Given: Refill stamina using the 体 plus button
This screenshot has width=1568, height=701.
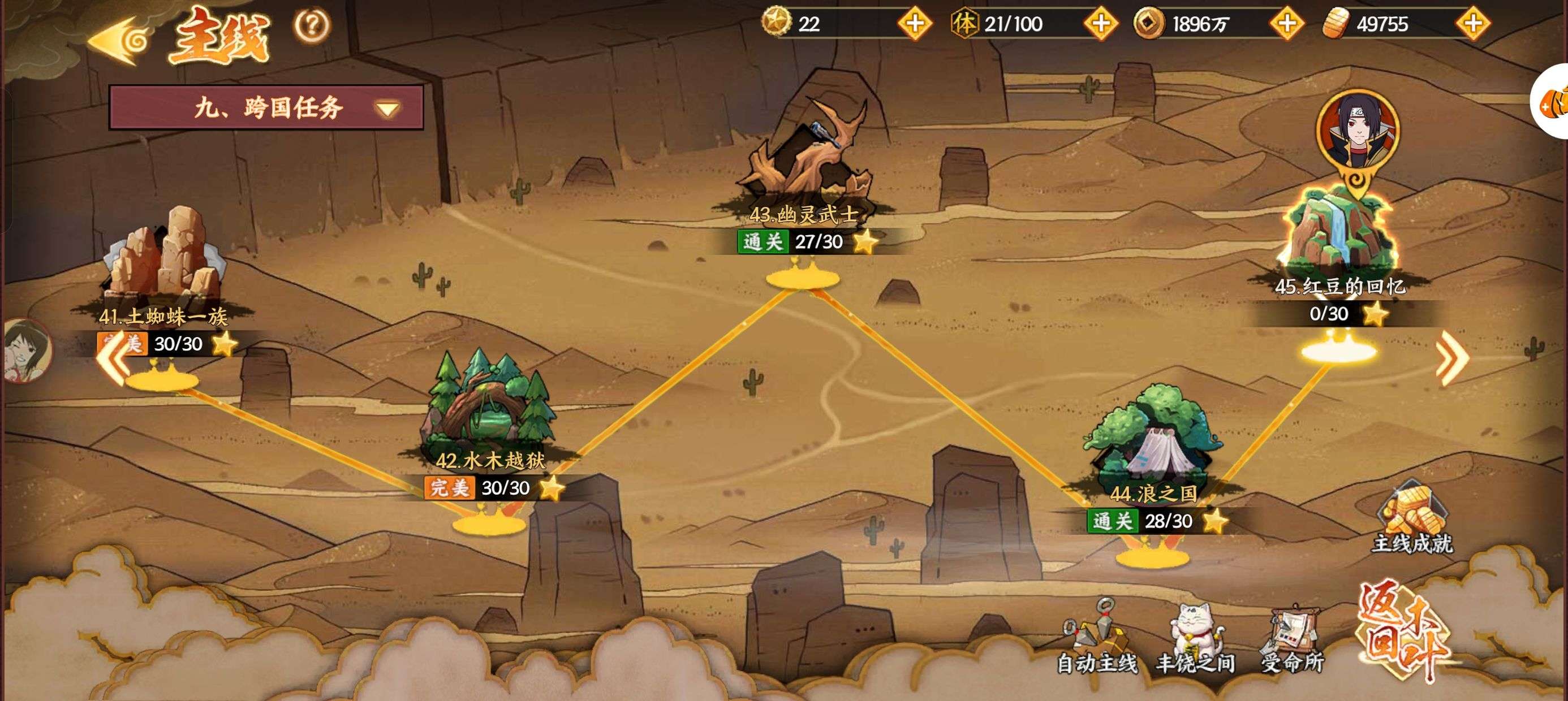Looking at the screenshot, I should click(x=1101, y=24).
